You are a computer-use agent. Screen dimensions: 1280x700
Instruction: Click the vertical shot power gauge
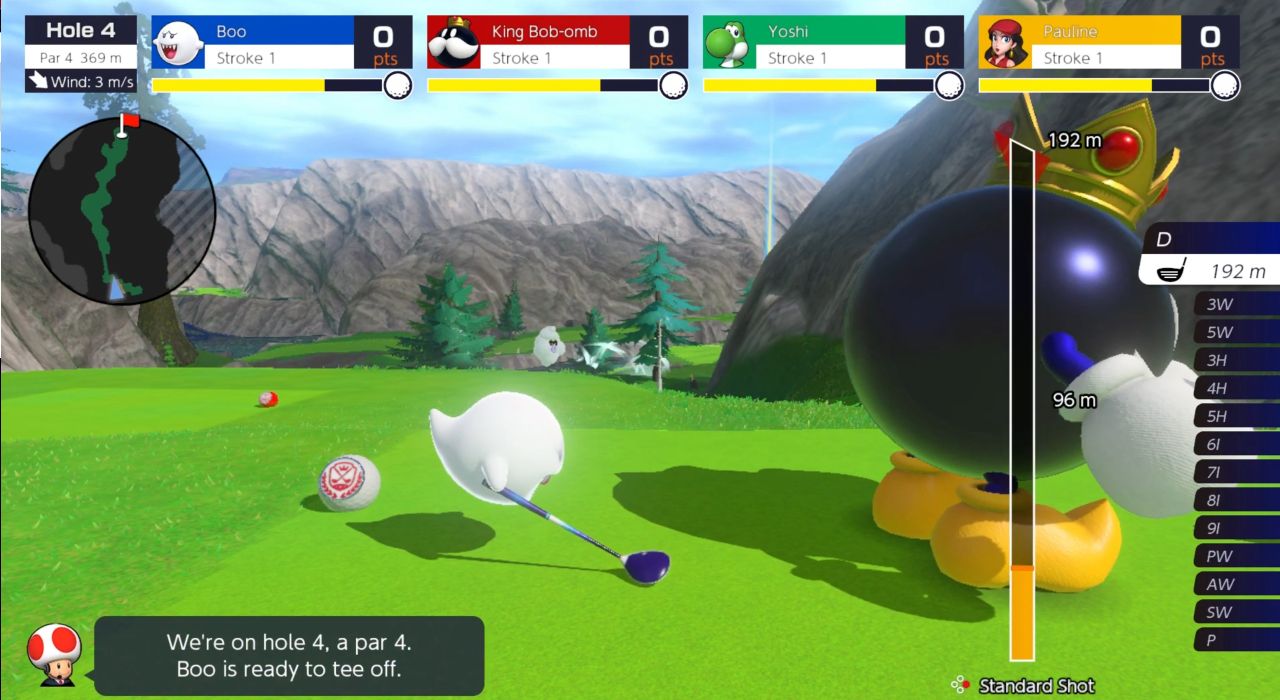tap(1022, 400)
